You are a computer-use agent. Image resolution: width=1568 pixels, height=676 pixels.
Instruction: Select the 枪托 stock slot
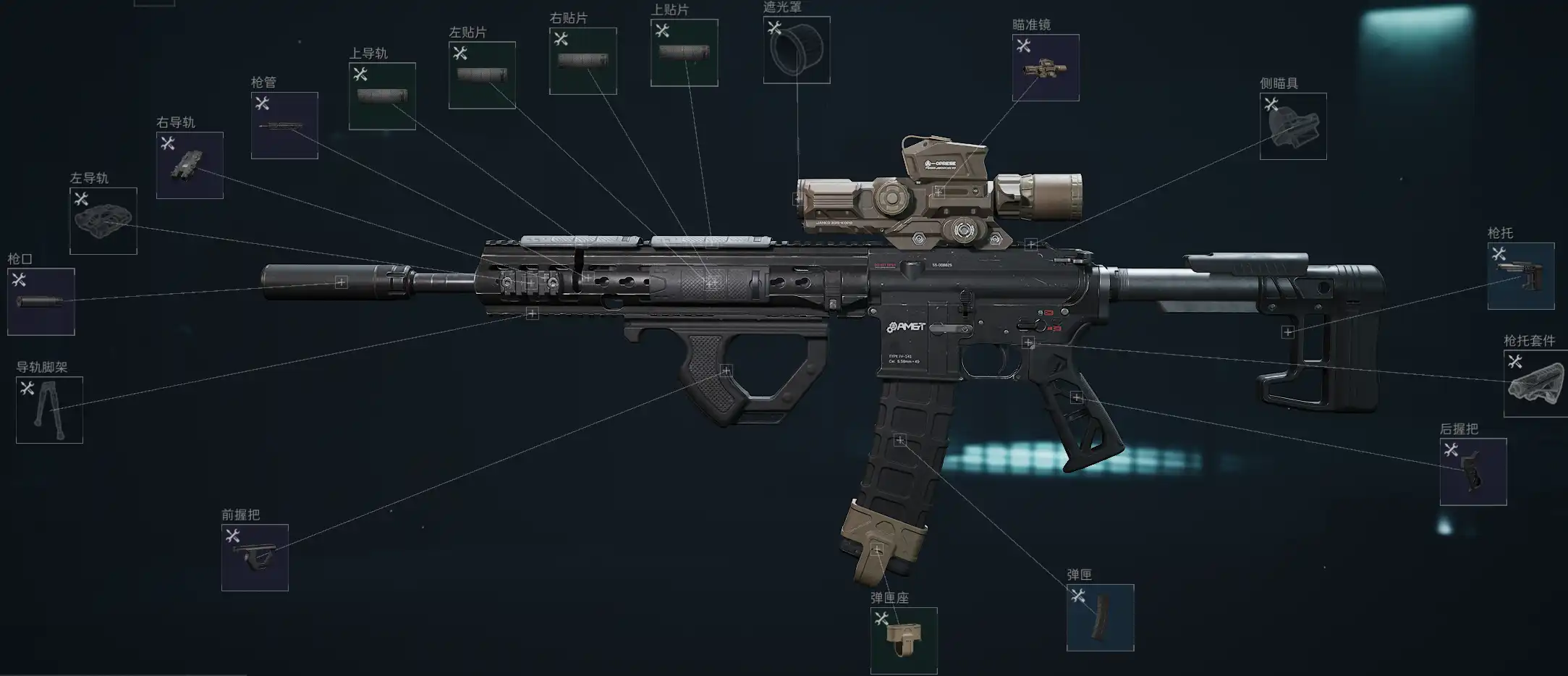(x=1521, y=276)
